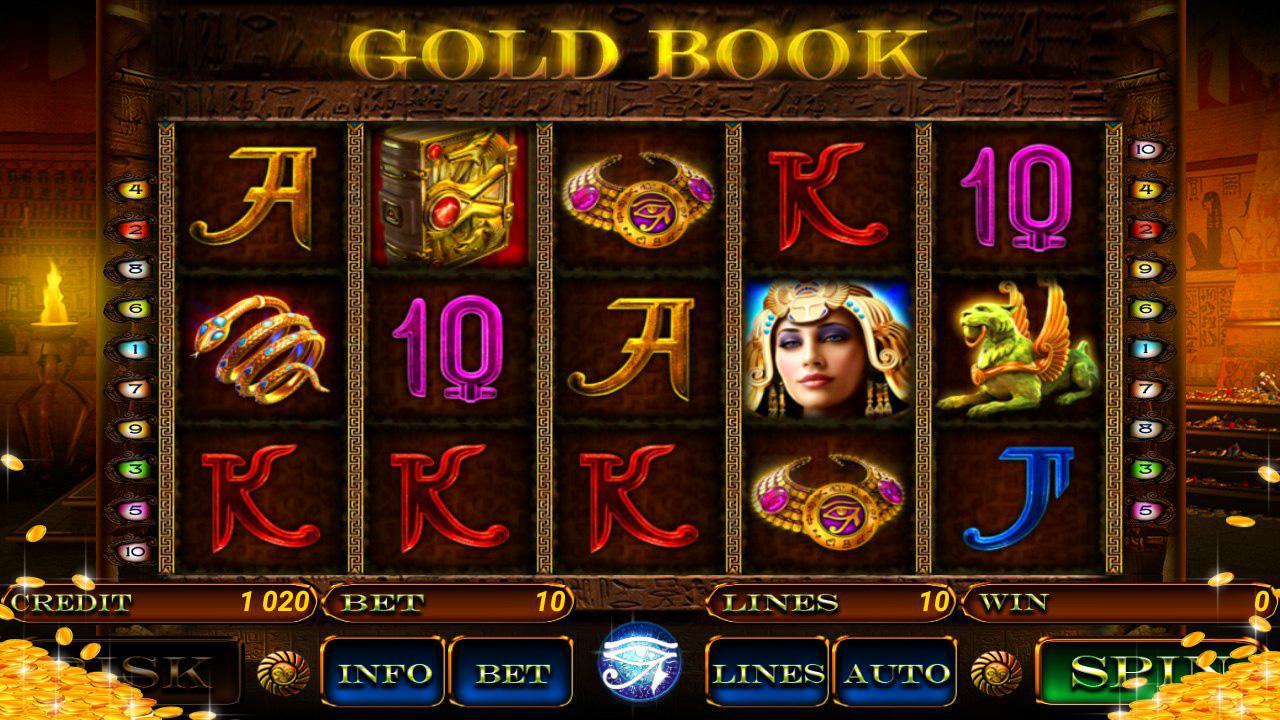
Task: Open the INFO paytable screen
Action: pyautogui.click(x=384, y=672)
